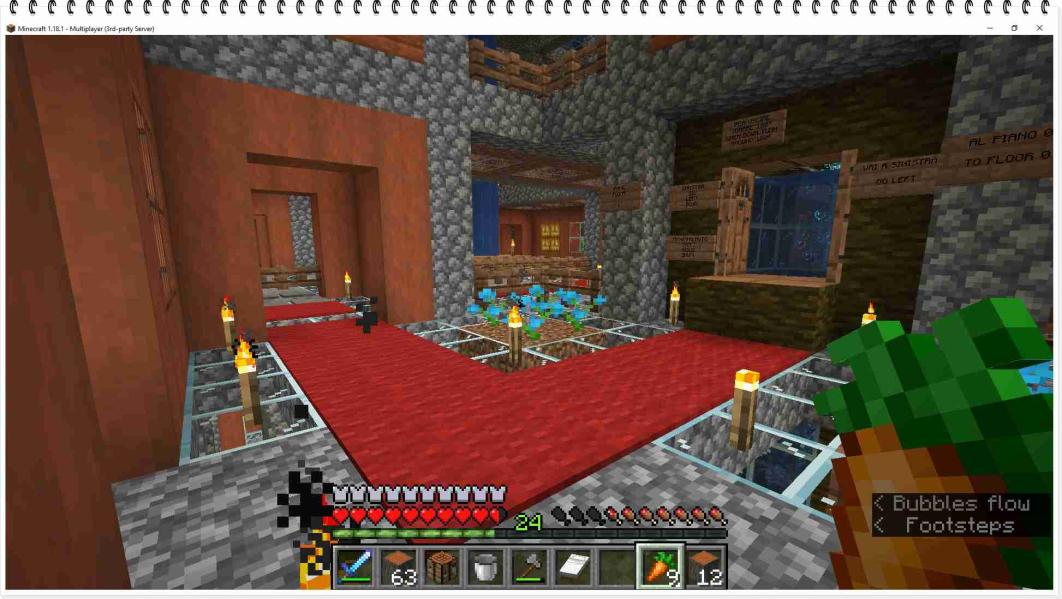Select the block stack of 12

point(704,567)
